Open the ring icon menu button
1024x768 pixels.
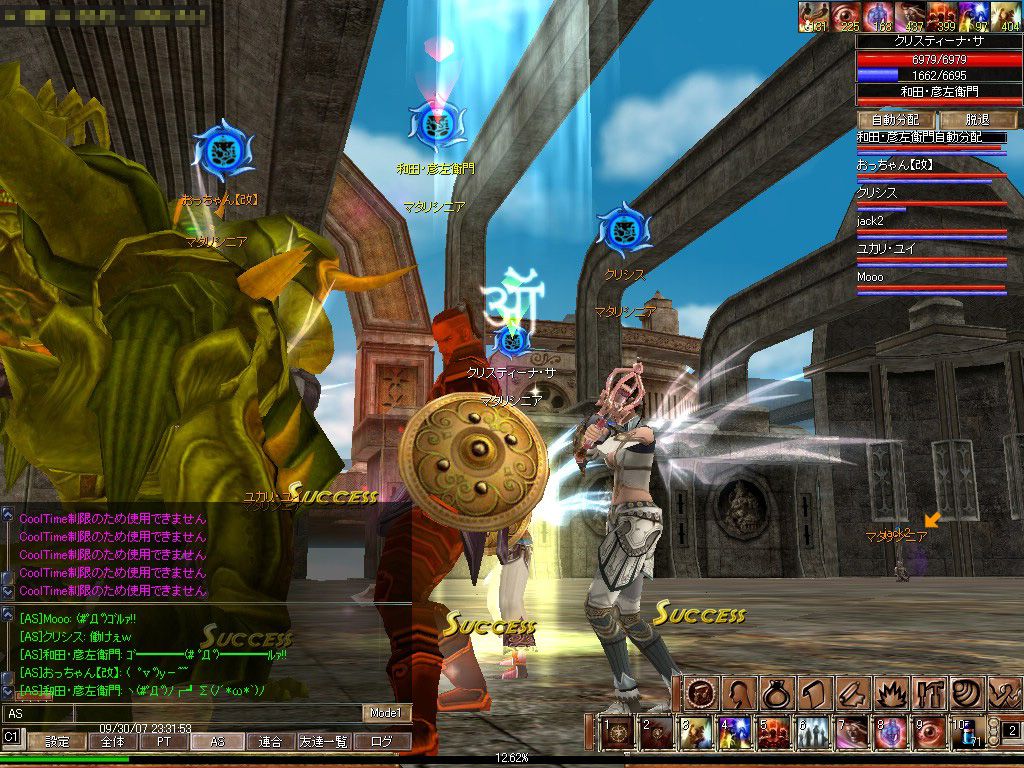pyautogui.click(x=776, y=693)
